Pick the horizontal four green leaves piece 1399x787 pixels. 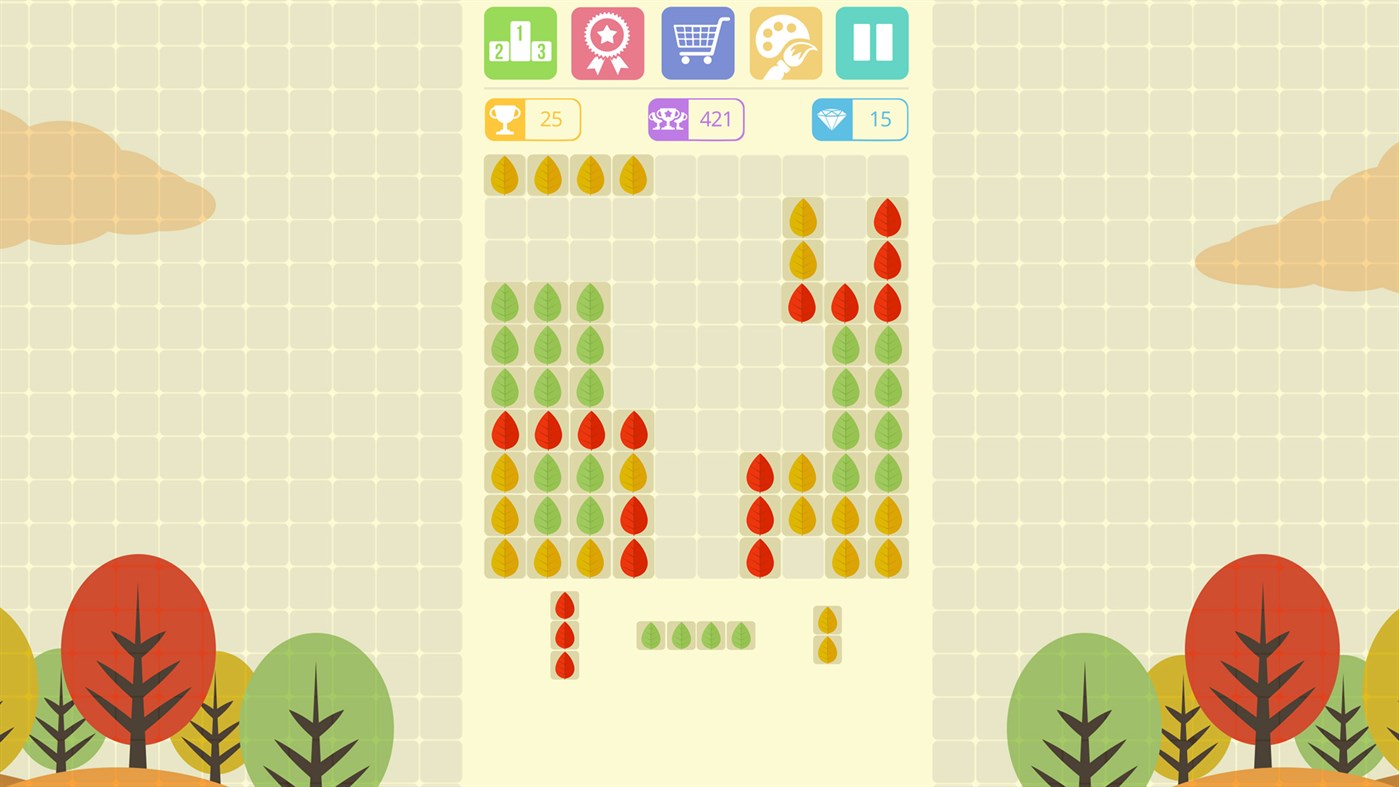[x=697, y=636]
